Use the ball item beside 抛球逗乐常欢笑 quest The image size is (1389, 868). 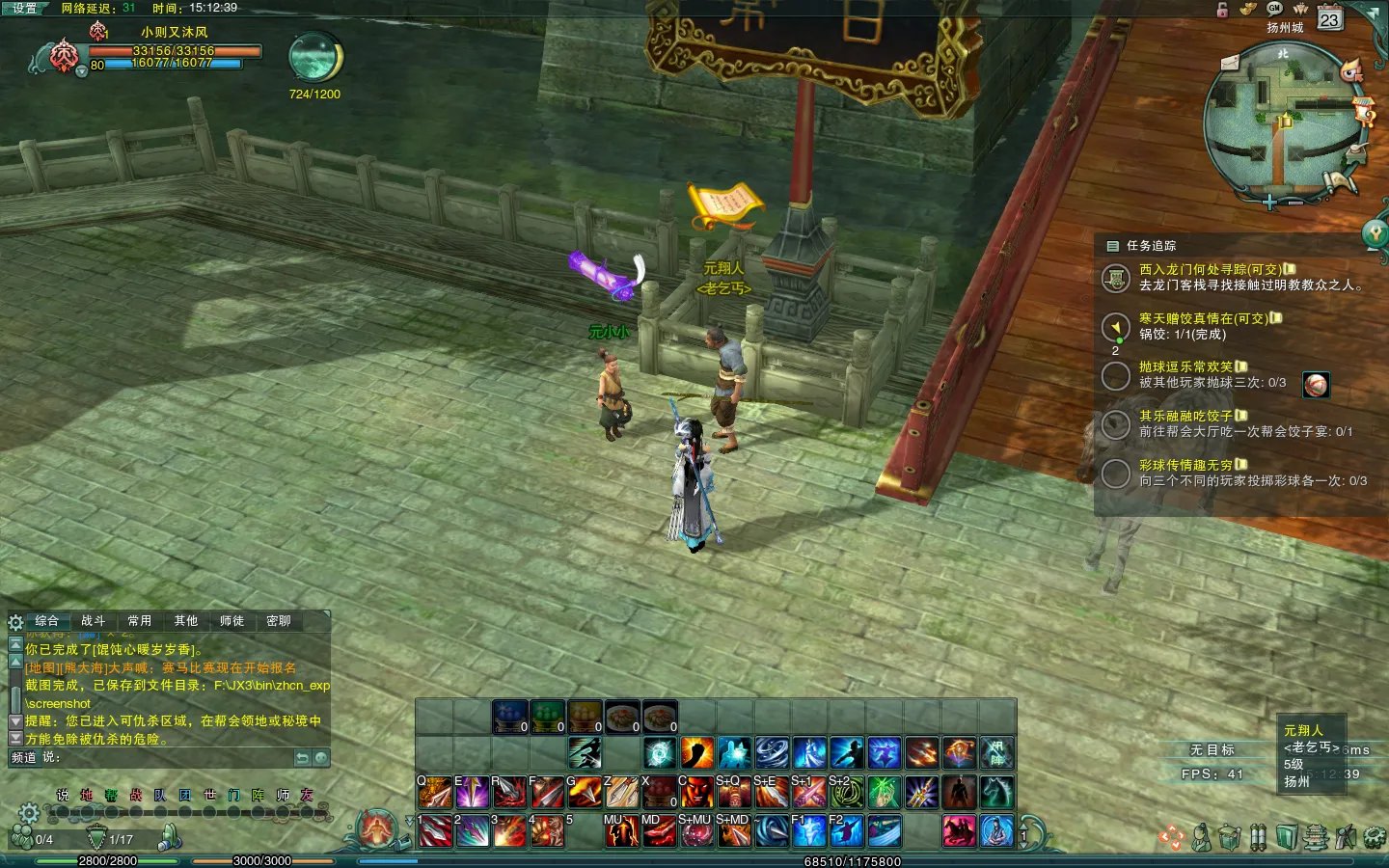coord(1316,385)
